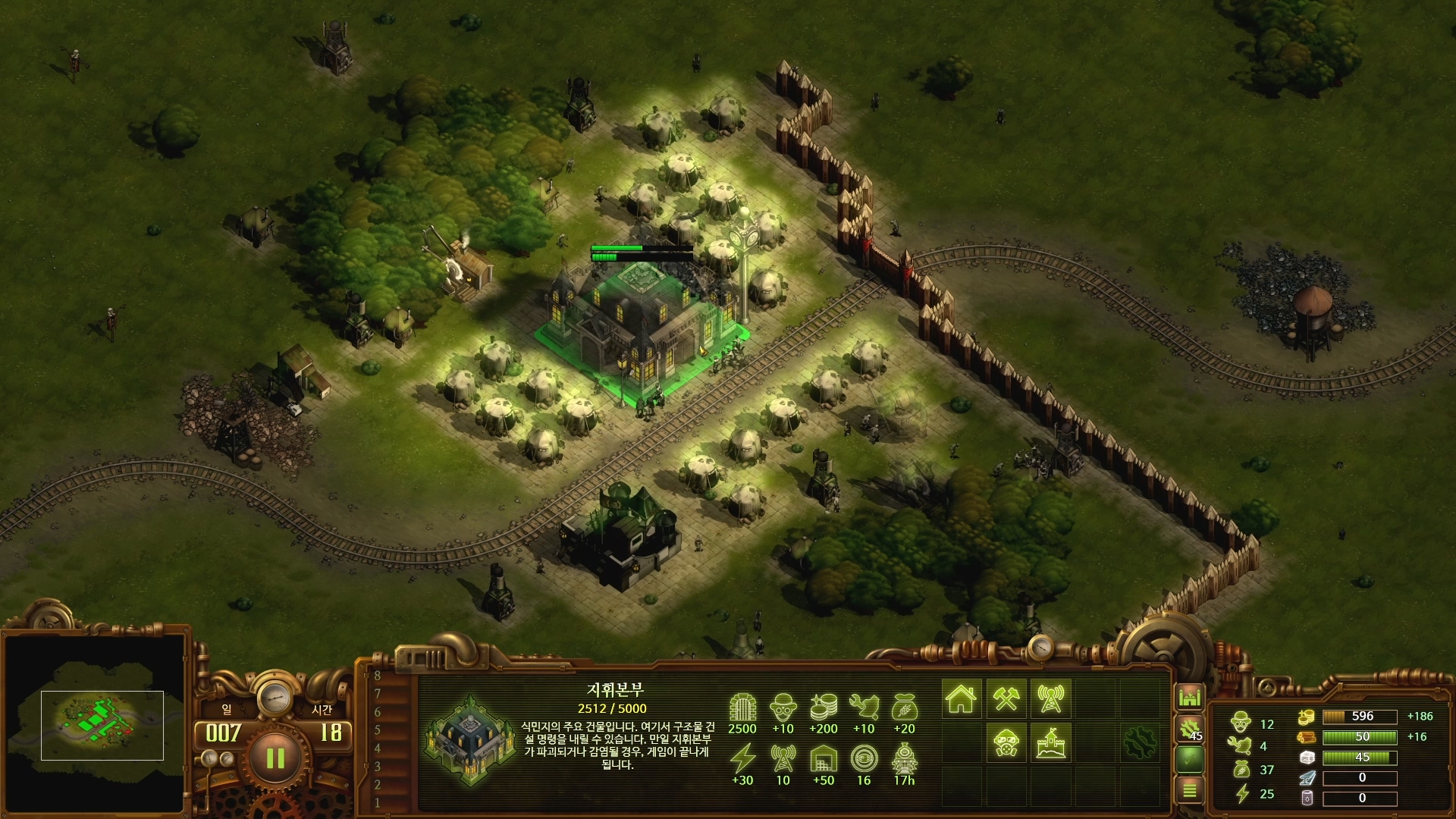Viewport: 1456px width, 819px height.
Task: Click the gear and wrench button showing 45
Action: click(1190, 729)
